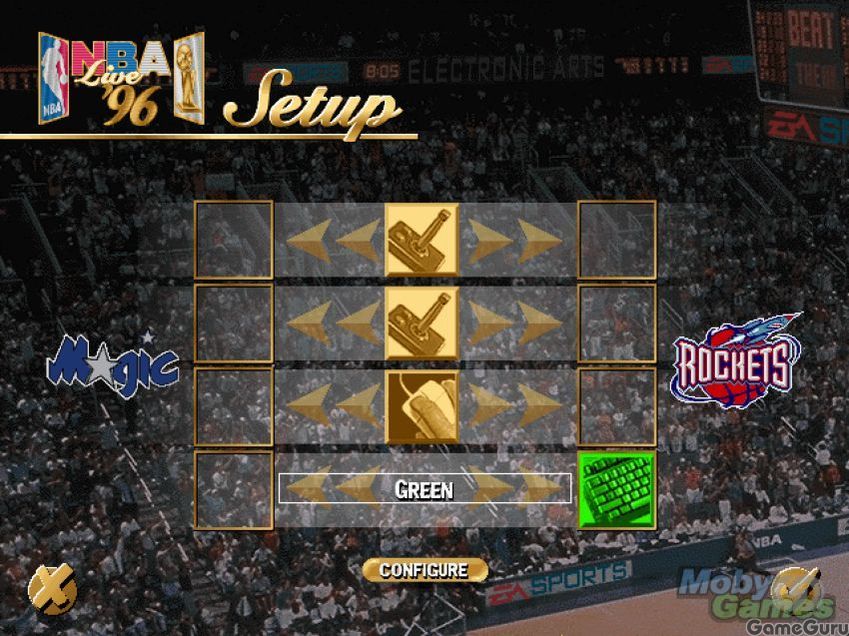Select the mouse controller icon
Viewport: 849px width, 636px height.
pyautogui.click(x=422, y=407)
